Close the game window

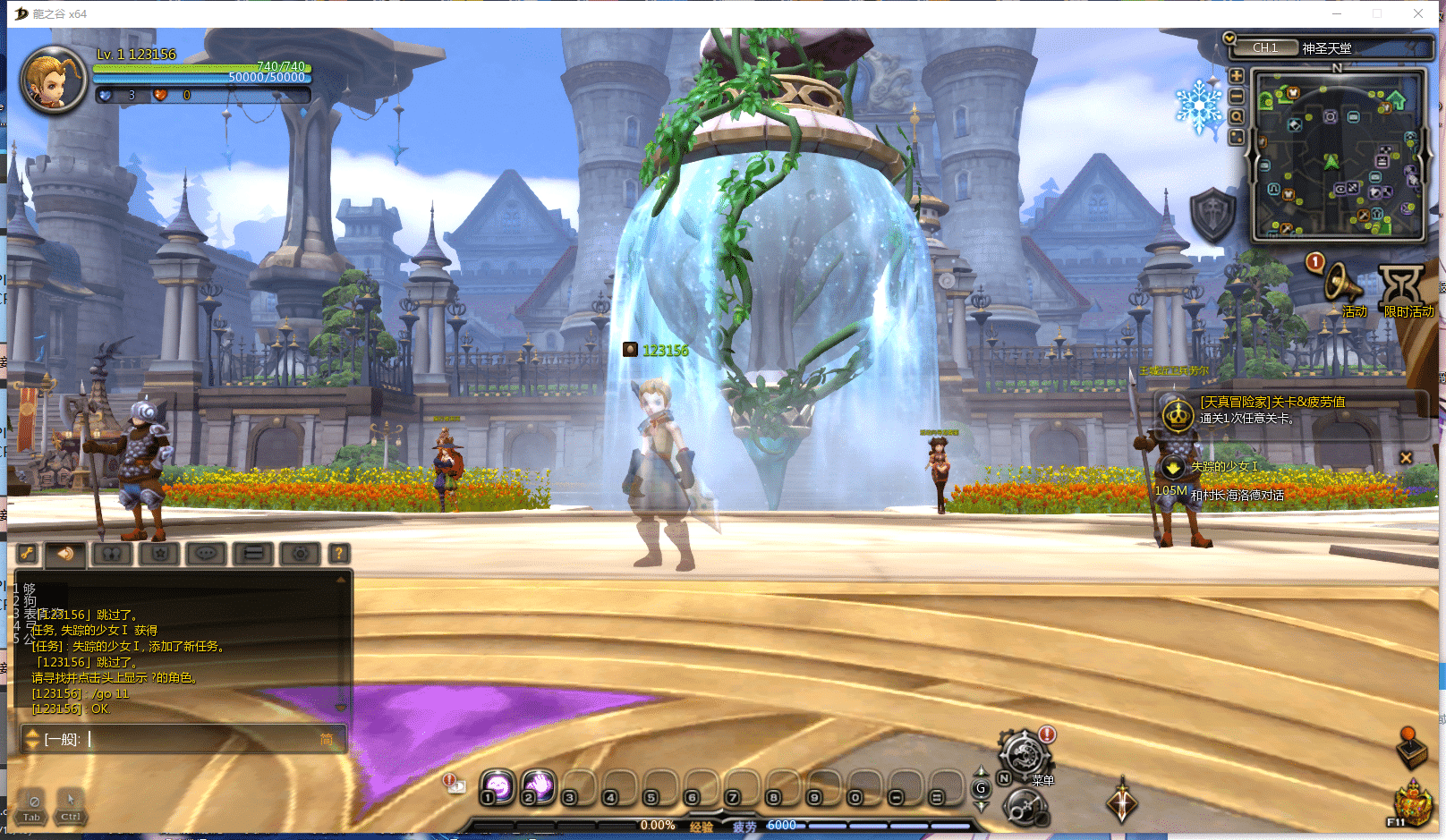pos(1418,13)
